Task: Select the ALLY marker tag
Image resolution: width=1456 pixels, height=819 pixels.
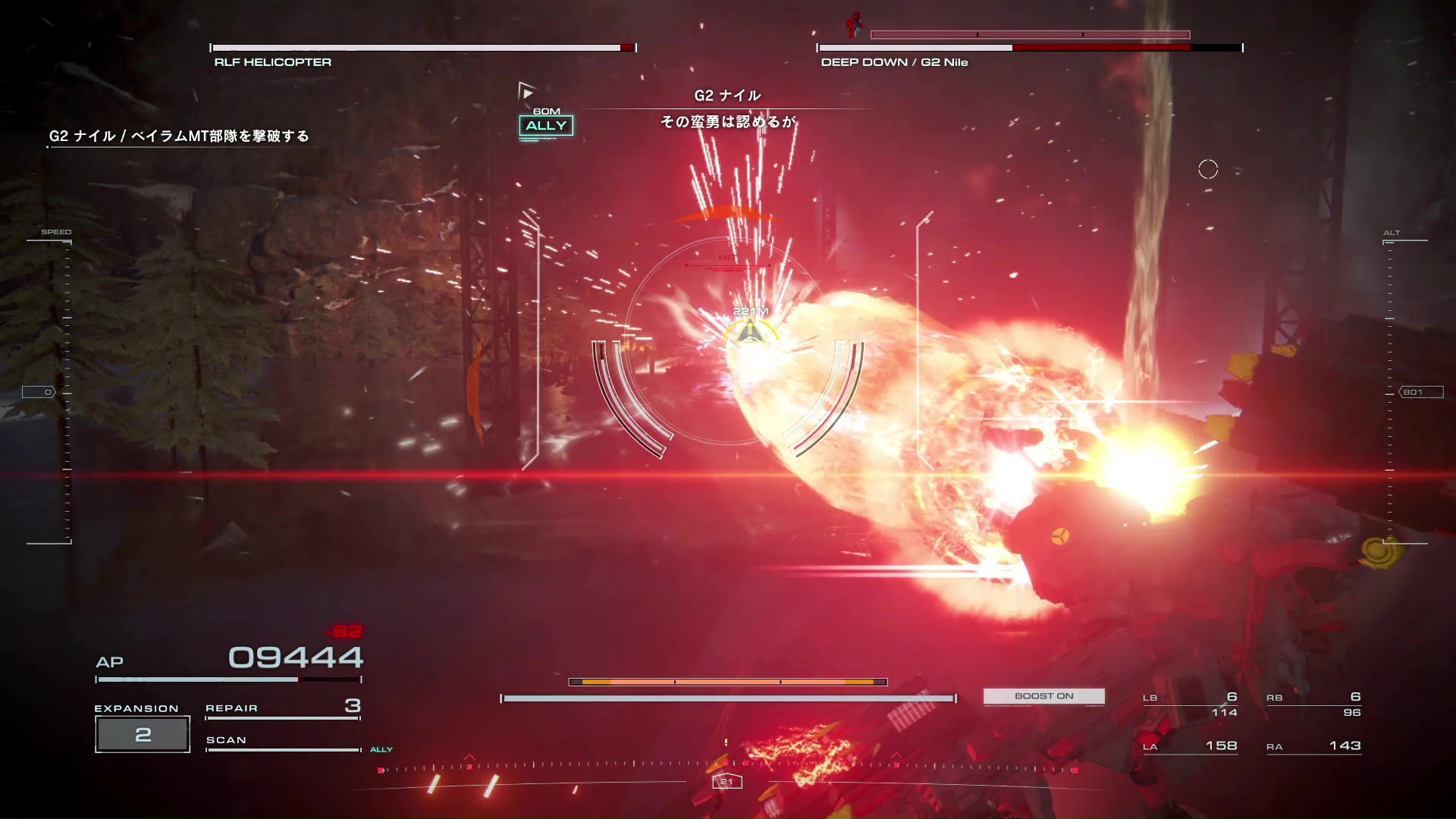Action: (x=546, y=126)
